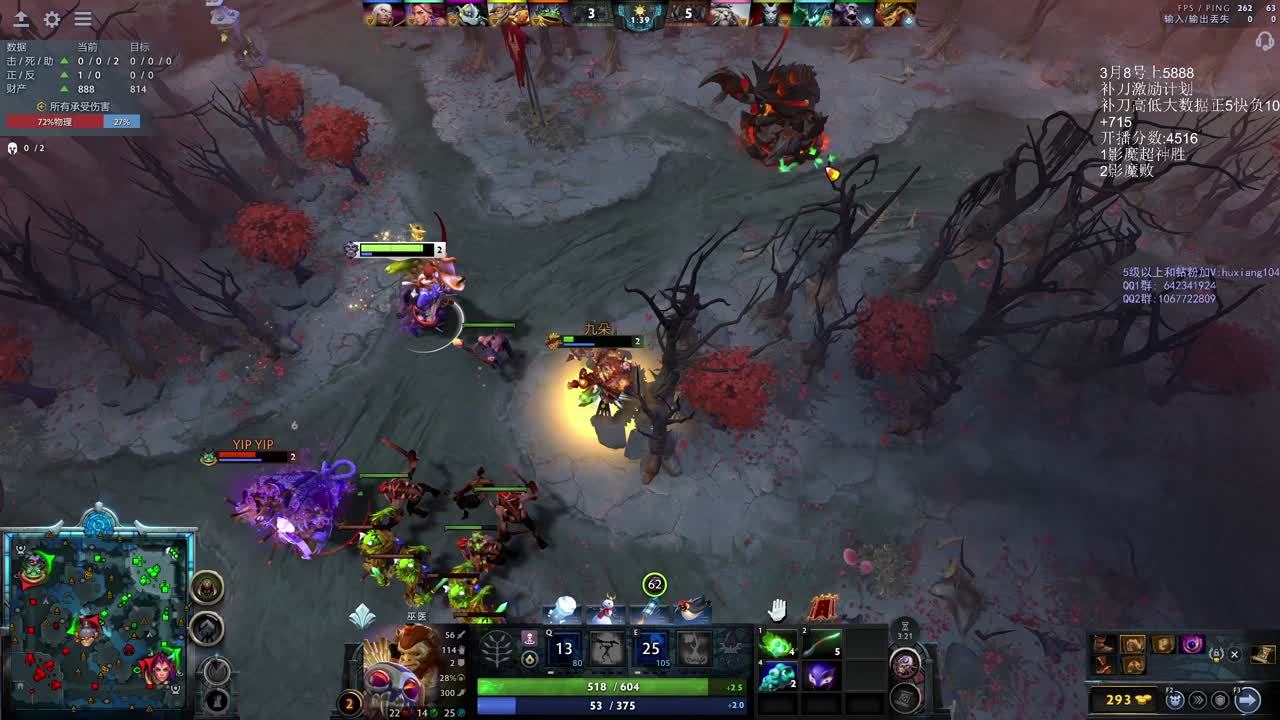Select the courier button

pyautogui.click(x=1175, y=700)
